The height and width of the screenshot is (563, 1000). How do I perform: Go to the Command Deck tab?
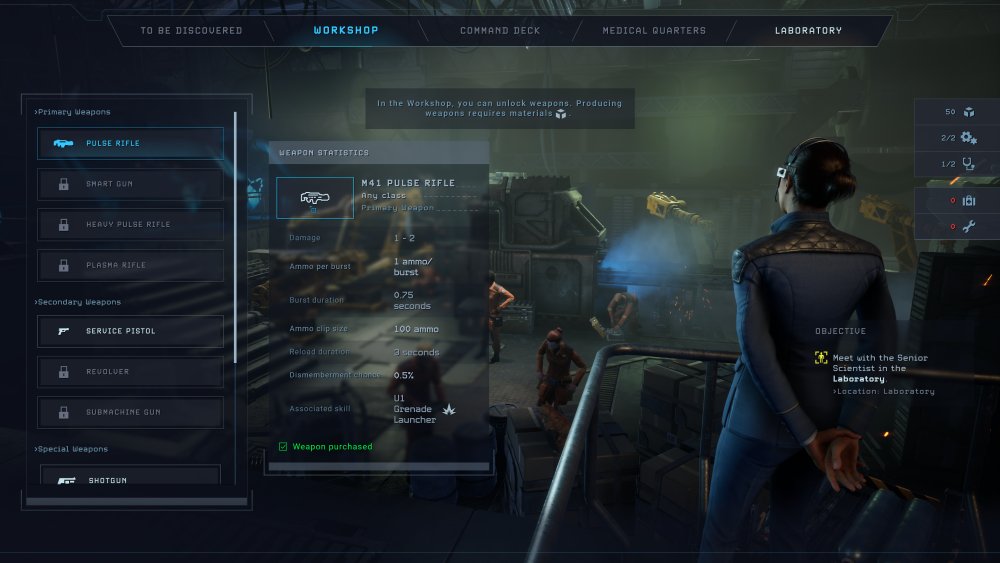[500, 31]
